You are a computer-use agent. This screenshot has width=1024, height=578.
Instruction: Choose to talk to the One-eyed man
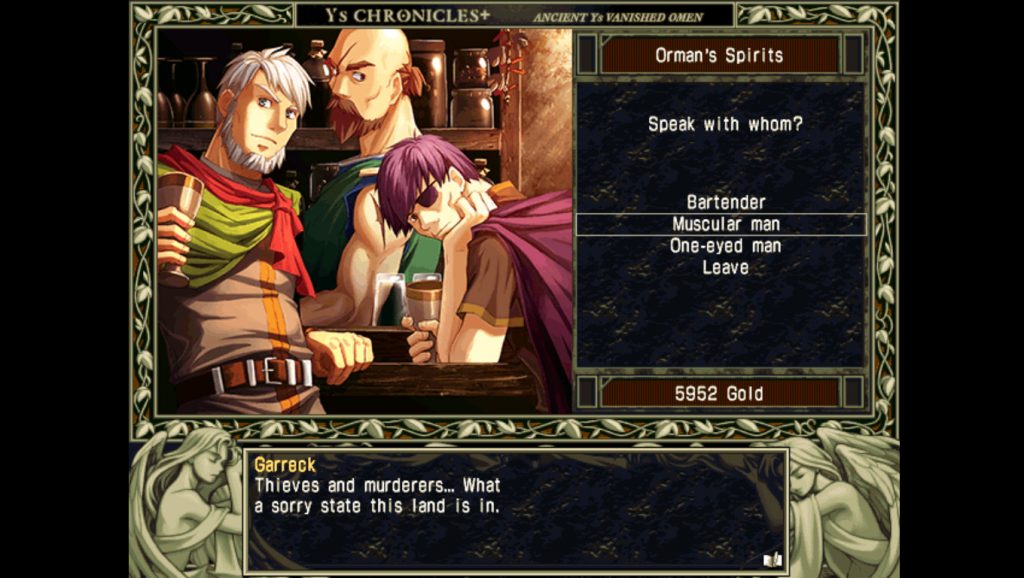pyautogui.click(x=725, y=246)
